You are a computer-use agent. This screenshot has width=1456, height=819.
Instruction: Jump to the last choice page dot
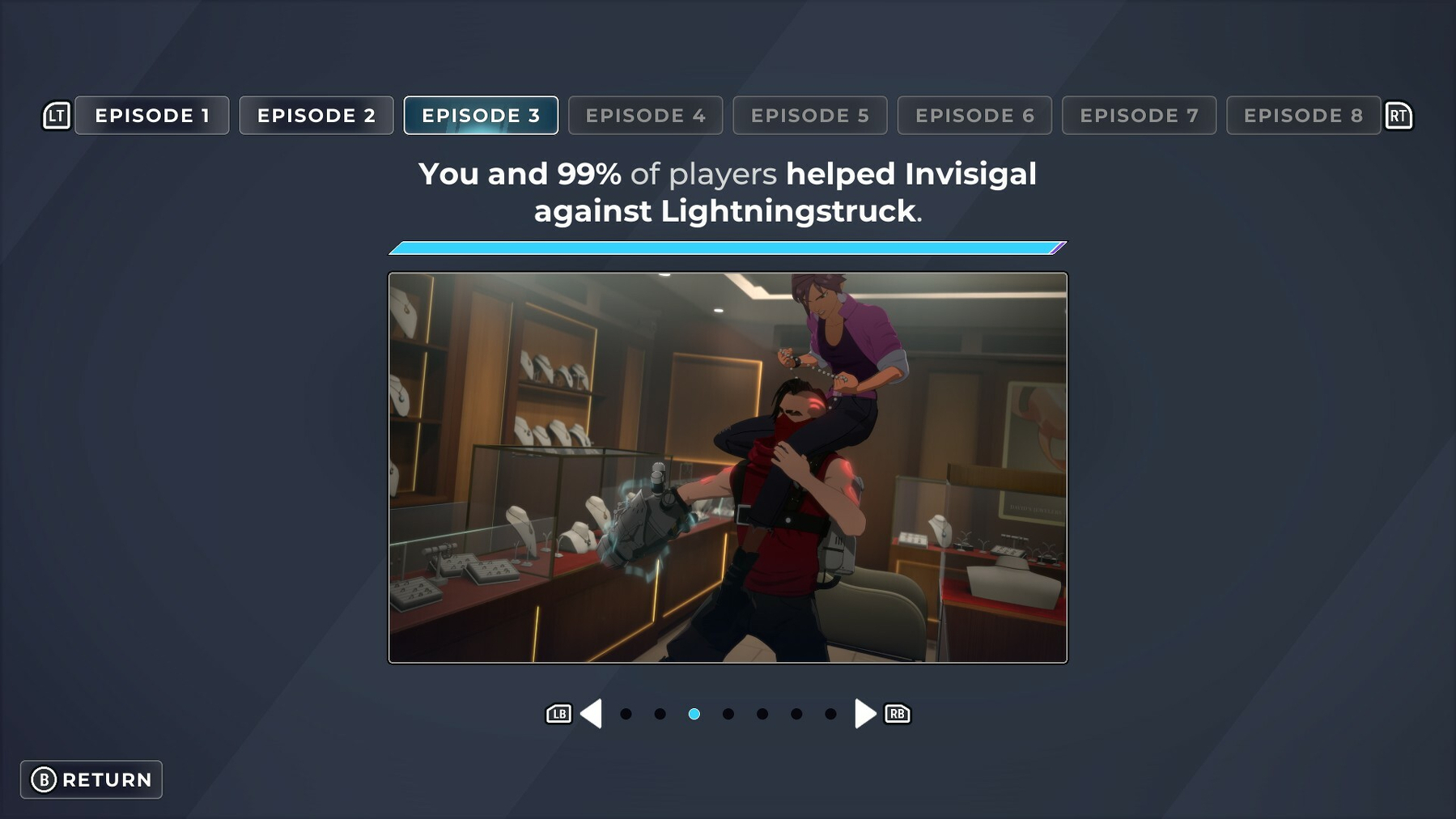click(830, 714)
